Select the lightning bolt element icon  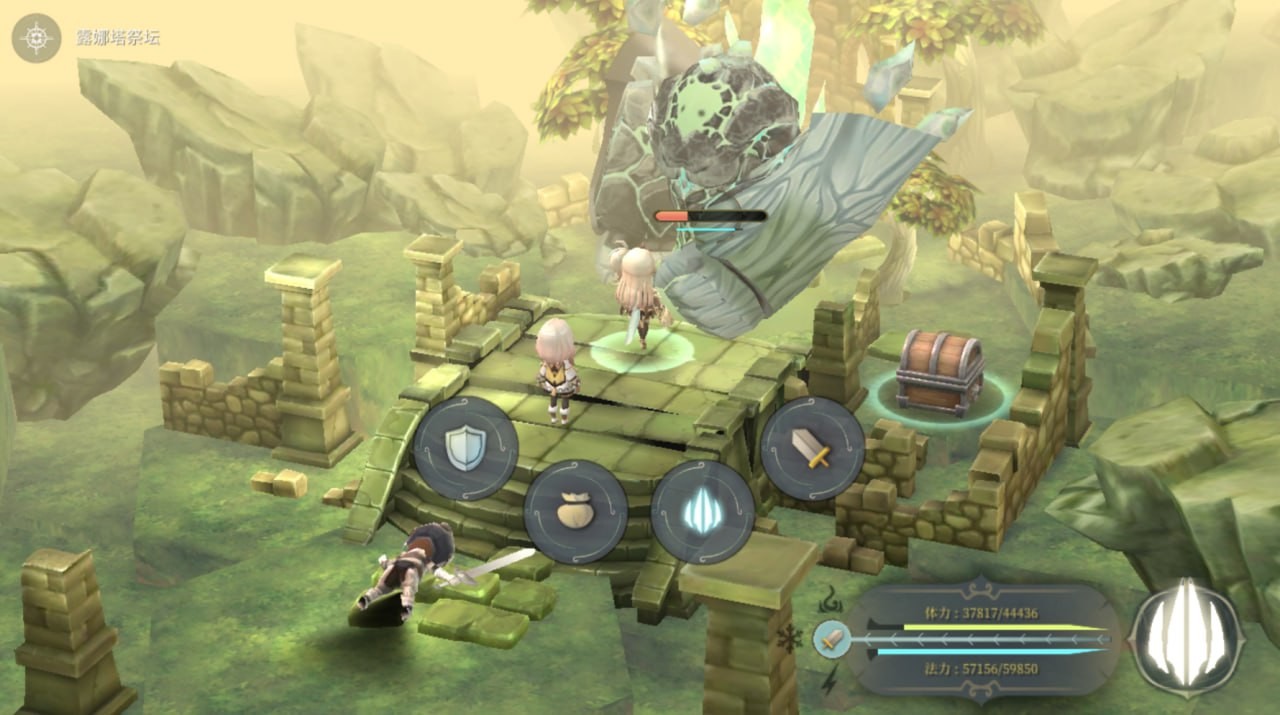point(829,680)
